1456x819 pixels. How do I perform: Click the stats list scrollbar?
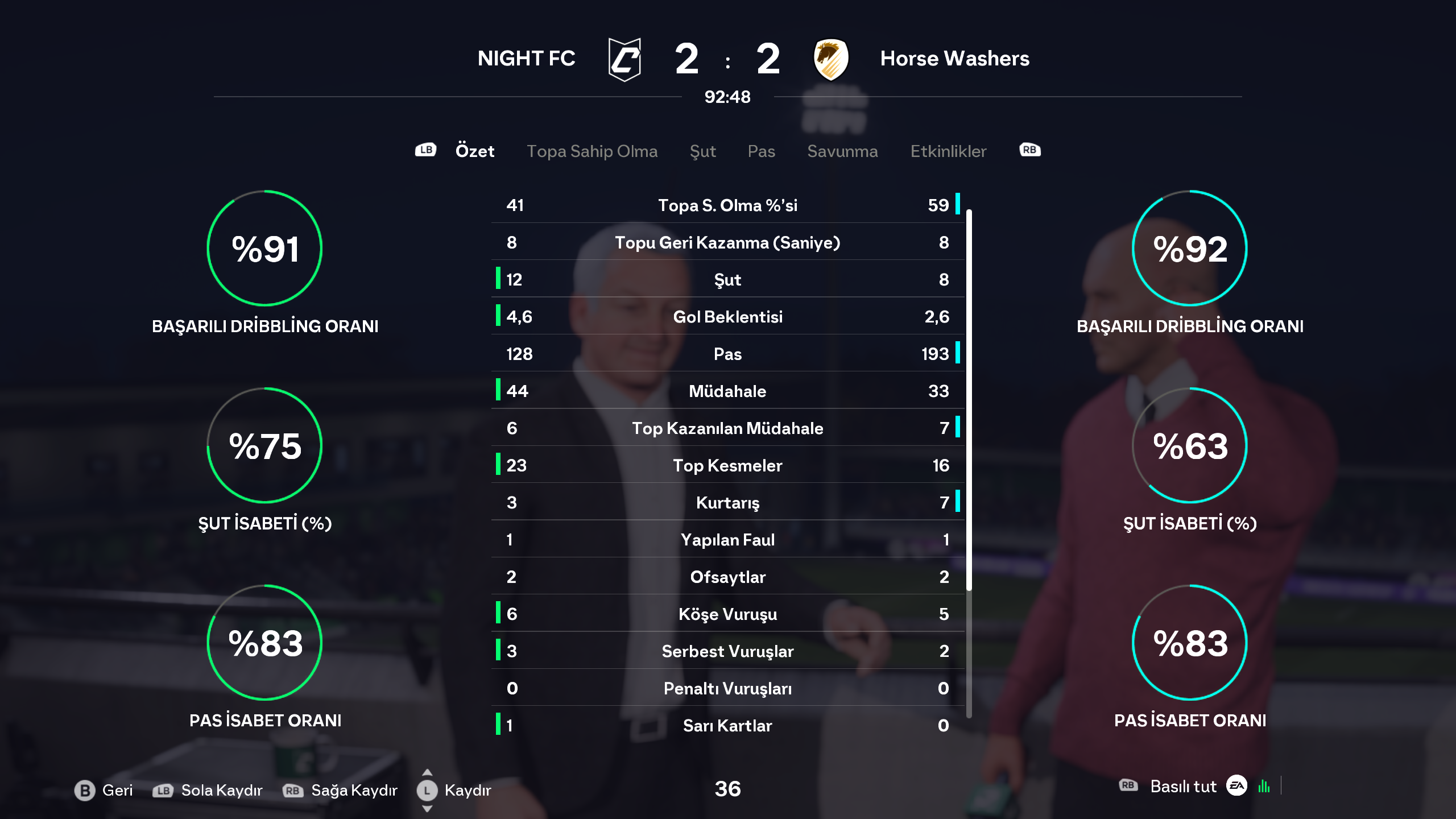(x=969, y=398)
